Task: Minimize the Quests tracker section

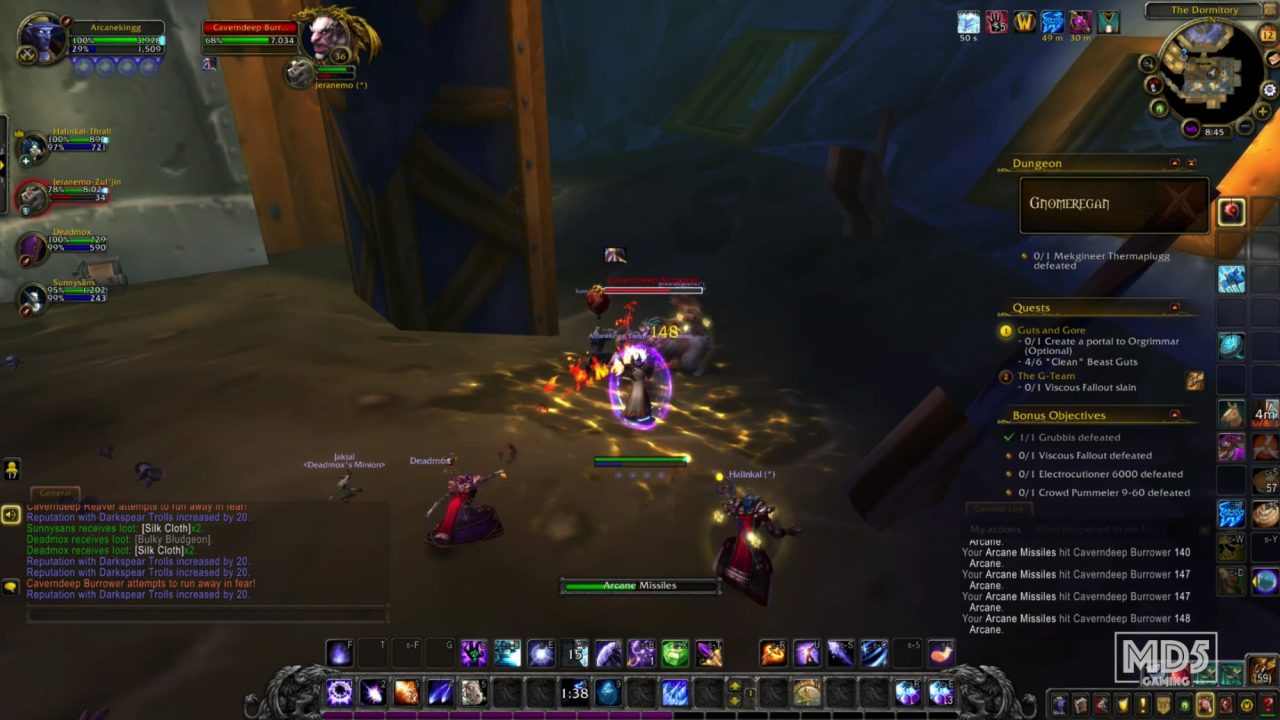Action: (x=1176, y=307)
